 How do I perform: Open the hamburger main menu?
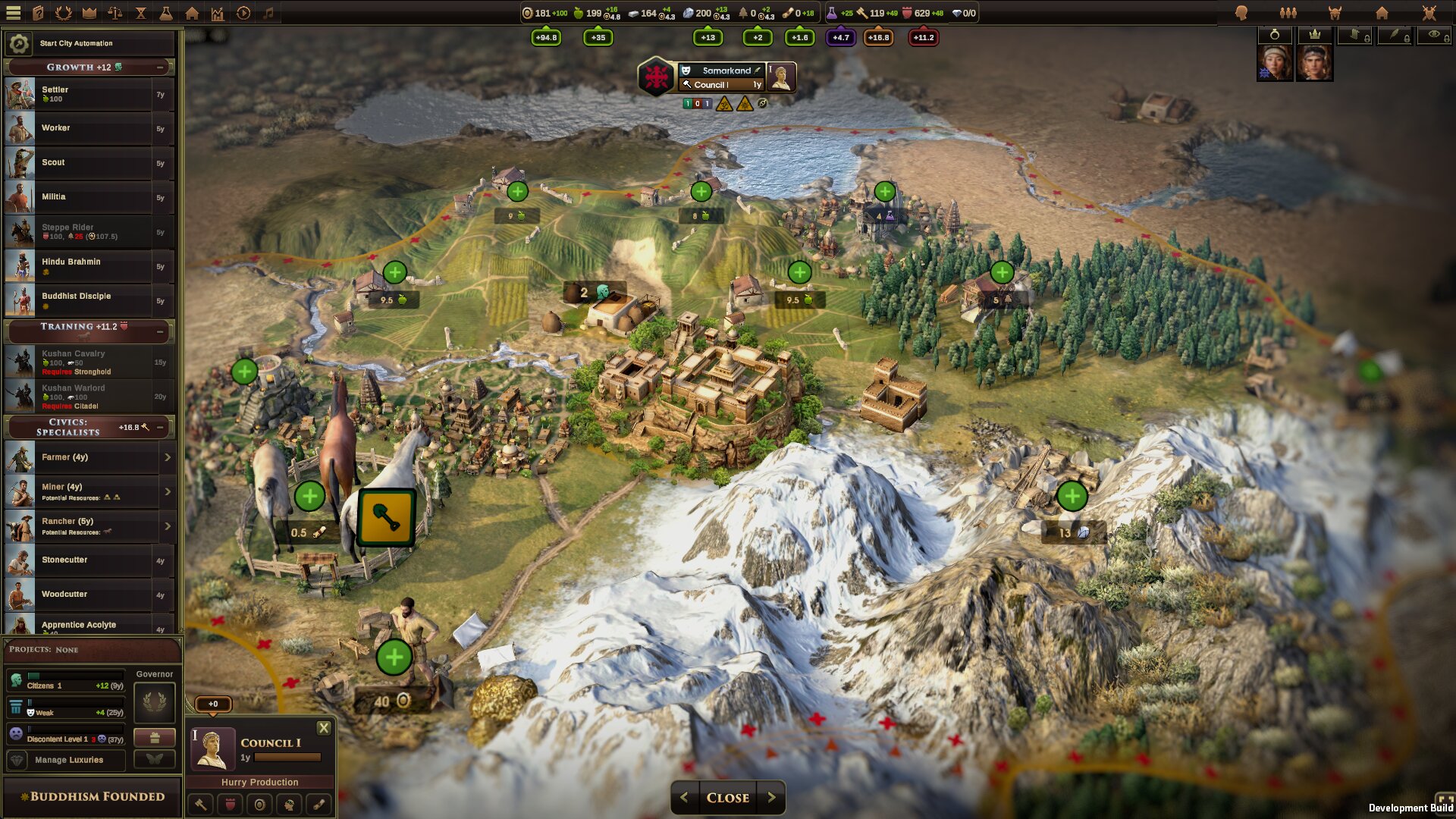click(x=14, y=13)
